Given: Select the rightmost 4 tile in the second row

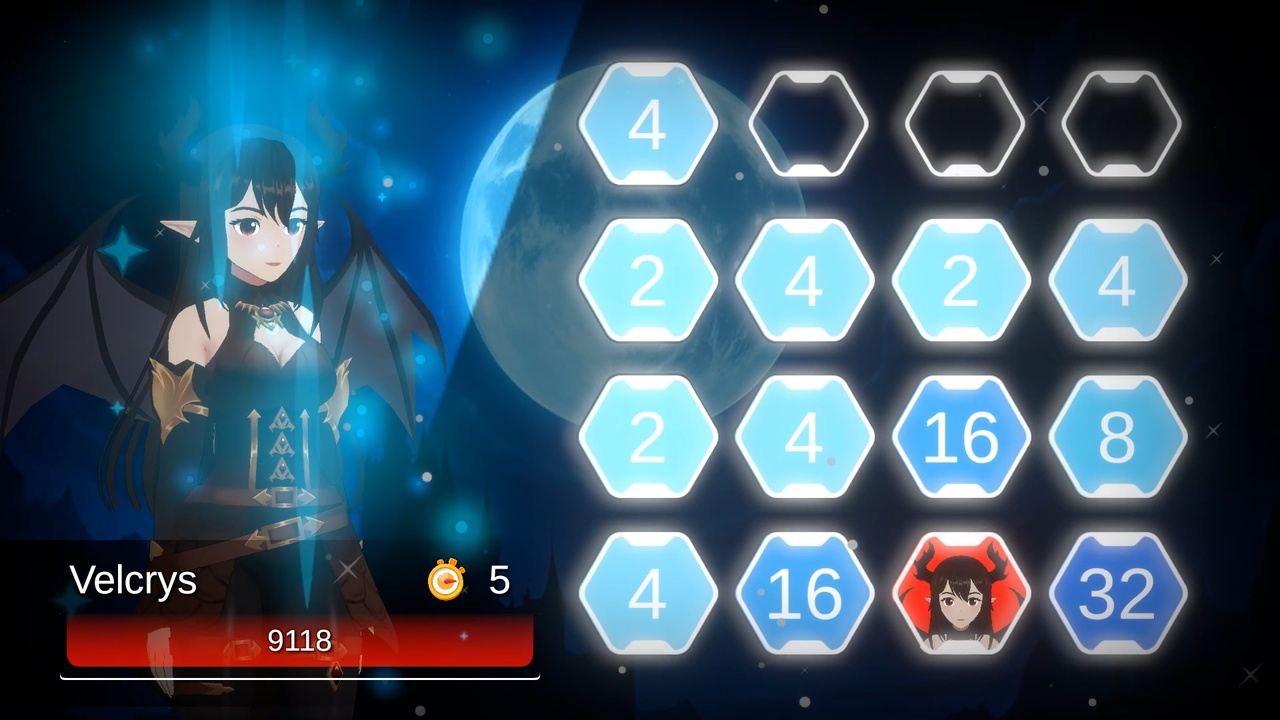Looking at the screenshot, I should 1118,282.
